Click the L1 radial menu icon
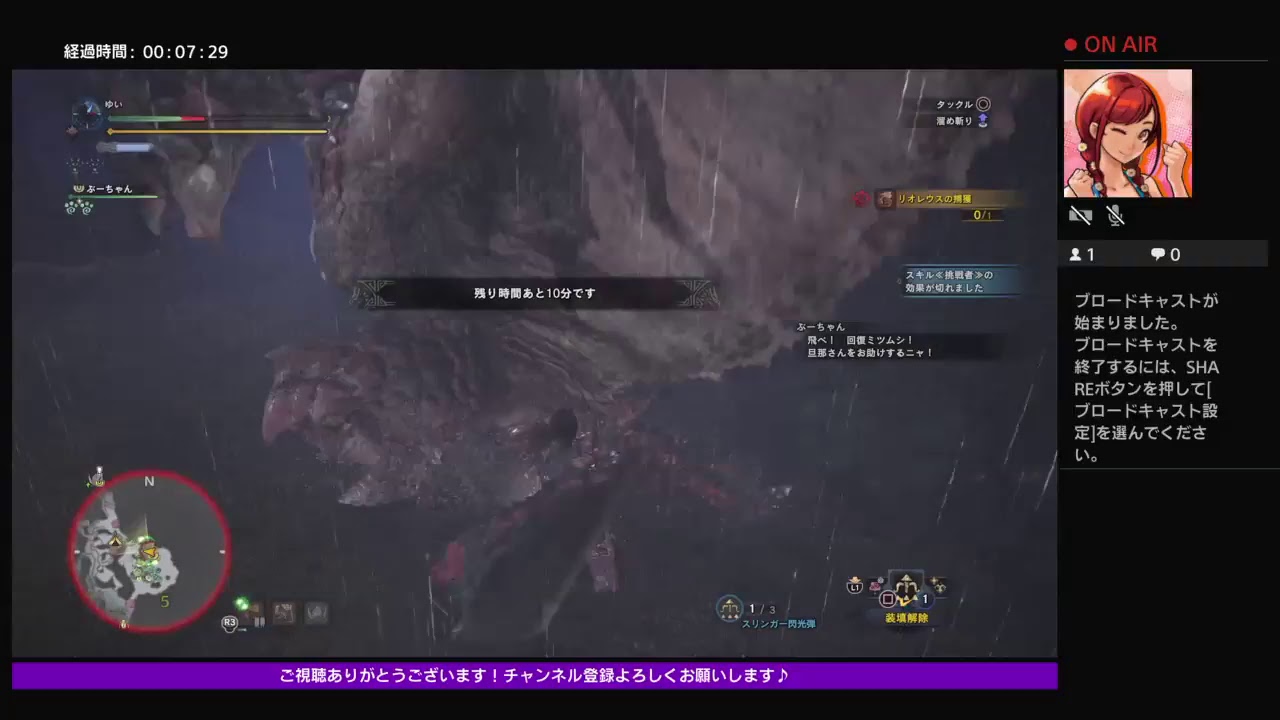This screenshot has width=1280, height=720. [854, 587]
